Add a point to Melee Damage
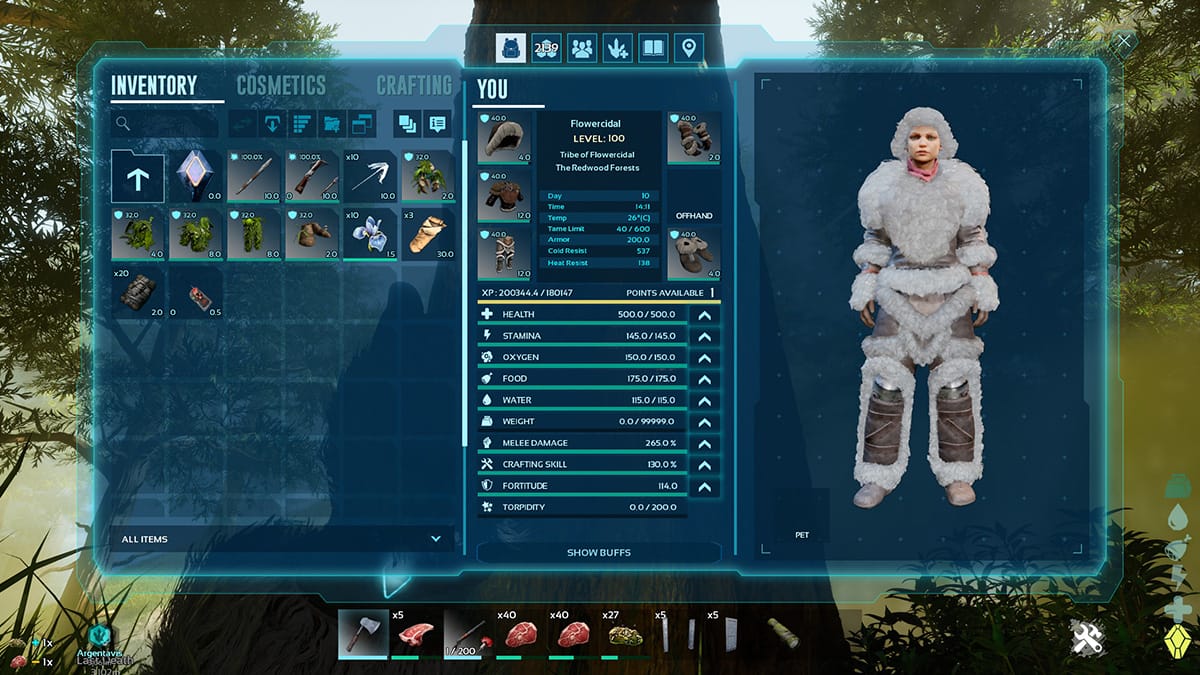The image size is (1200, 675). tap(704, 443)
